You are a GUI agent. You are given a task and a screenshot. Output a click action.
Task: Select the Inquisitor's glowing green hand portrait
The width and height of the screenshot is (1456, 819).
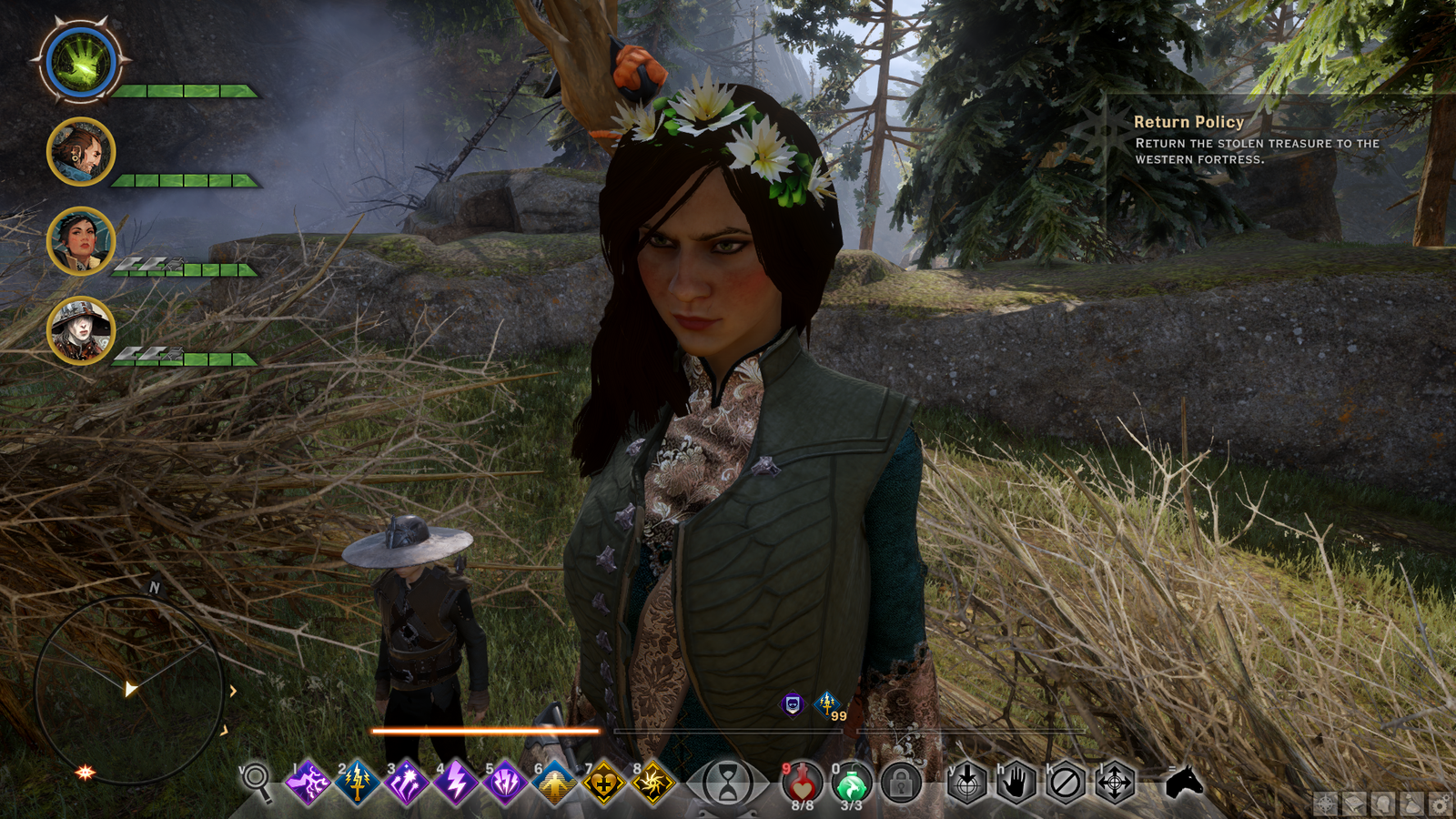[81, 62]
